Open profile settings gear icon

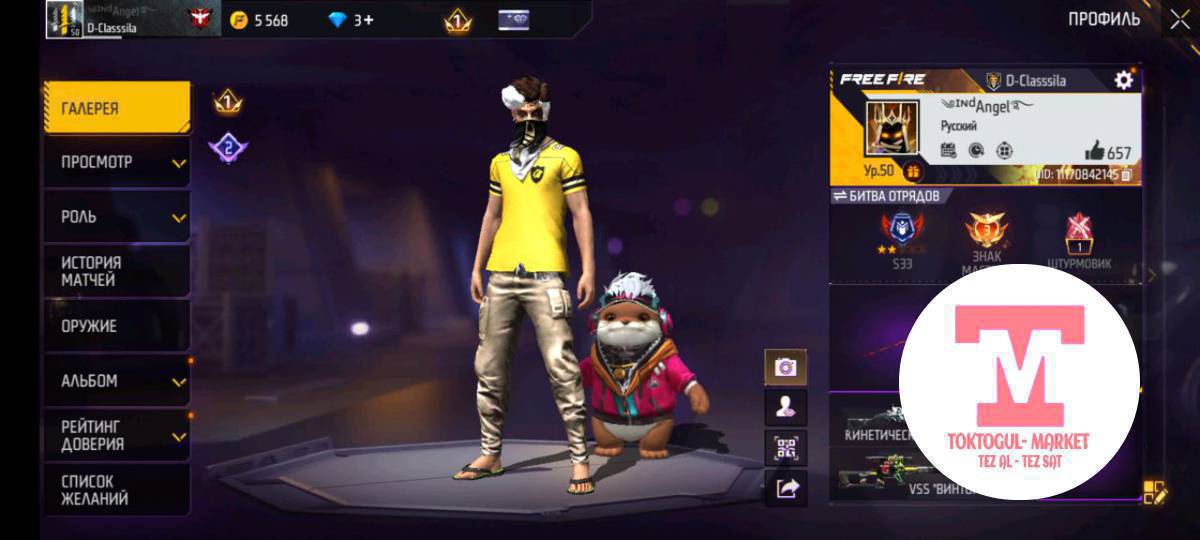pyautogui.click(x=1124, y=80)
